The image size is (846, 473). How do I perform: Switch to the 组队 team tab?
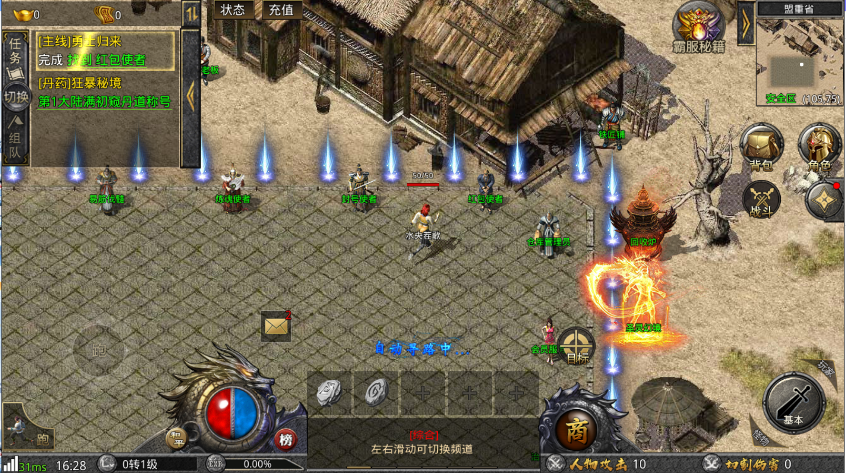pos(15,142)
